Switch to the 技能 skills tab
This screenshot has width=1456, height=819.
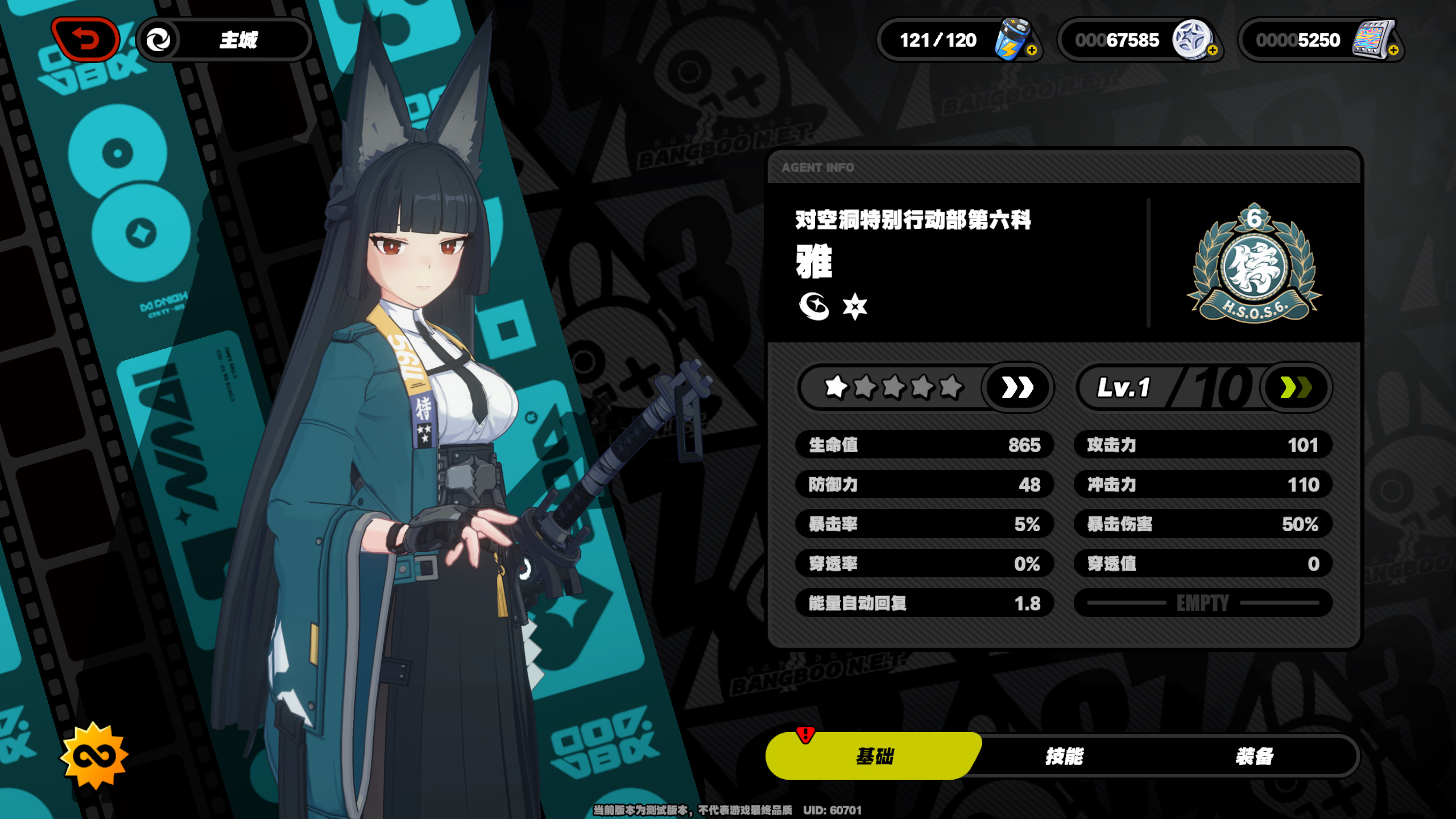tap(1064, 756)
